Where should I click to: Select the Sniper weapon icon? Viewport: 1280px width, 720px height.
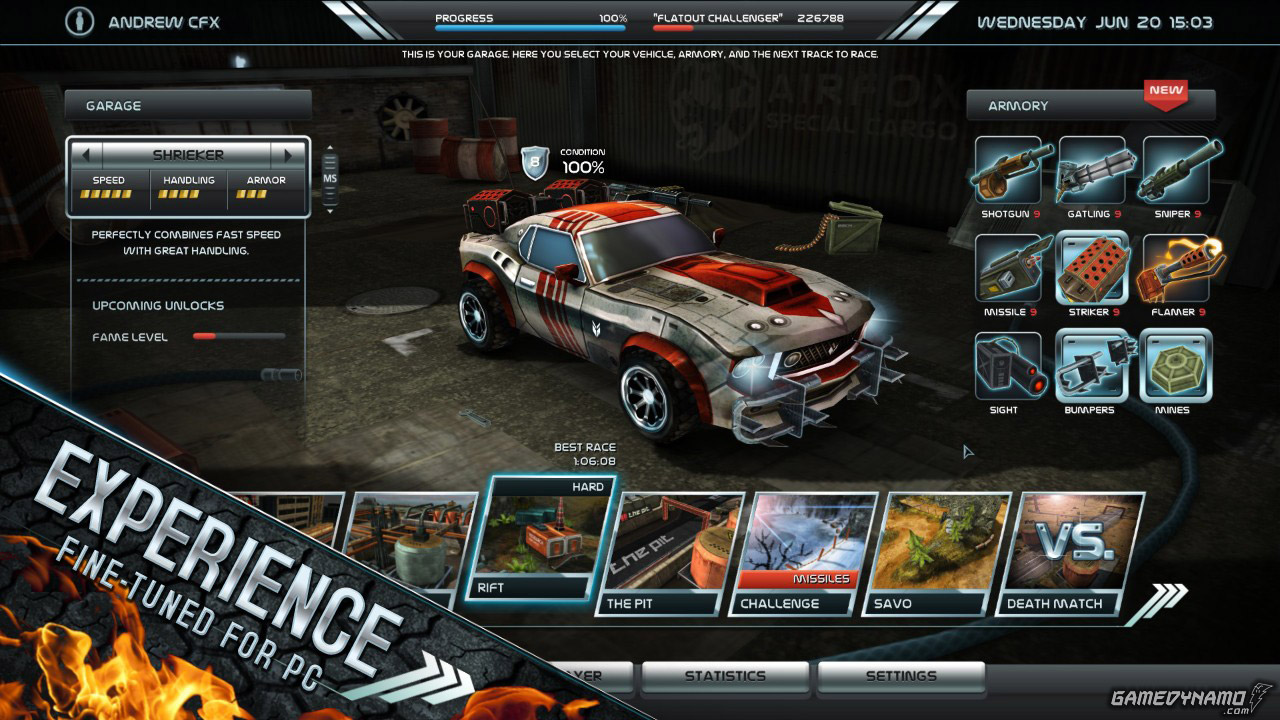[x=1176, y=170]
